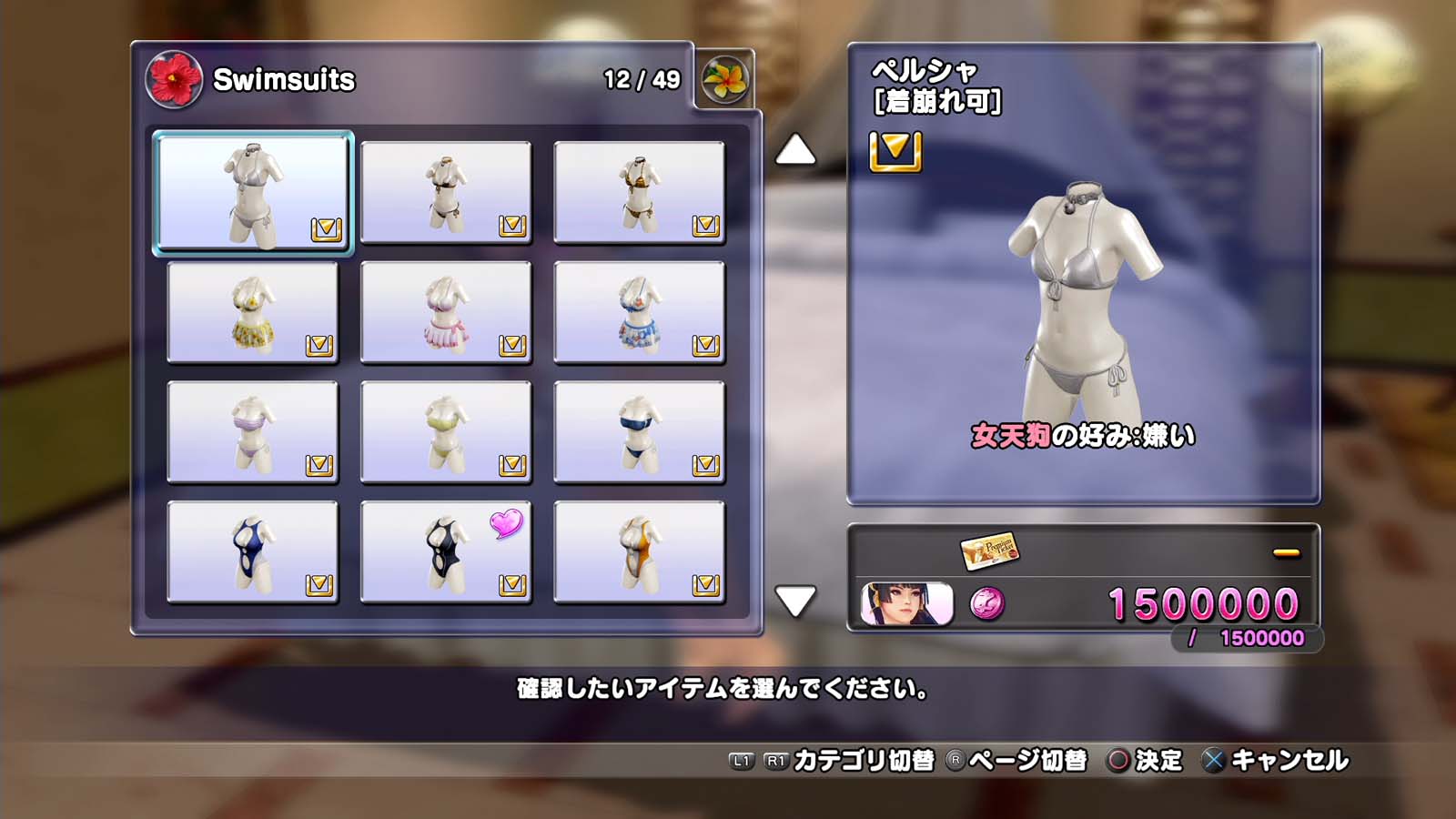Choose the pale yellow bandeau bikini
This screenshot has height=819, width=1456.
[446, 432]
